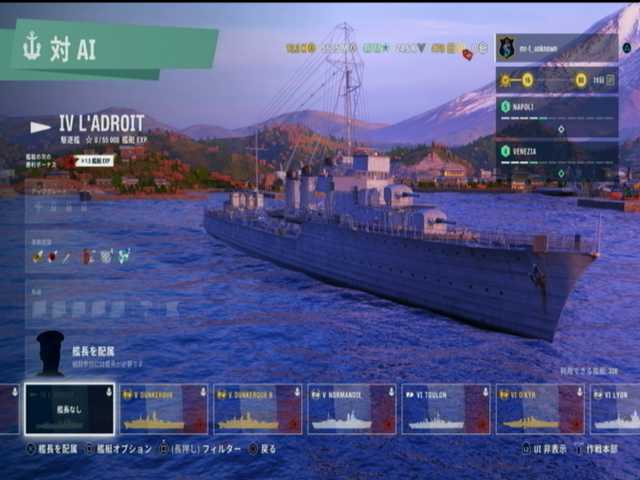Open the mr-t_unknown player profile panel

(556, 47)
